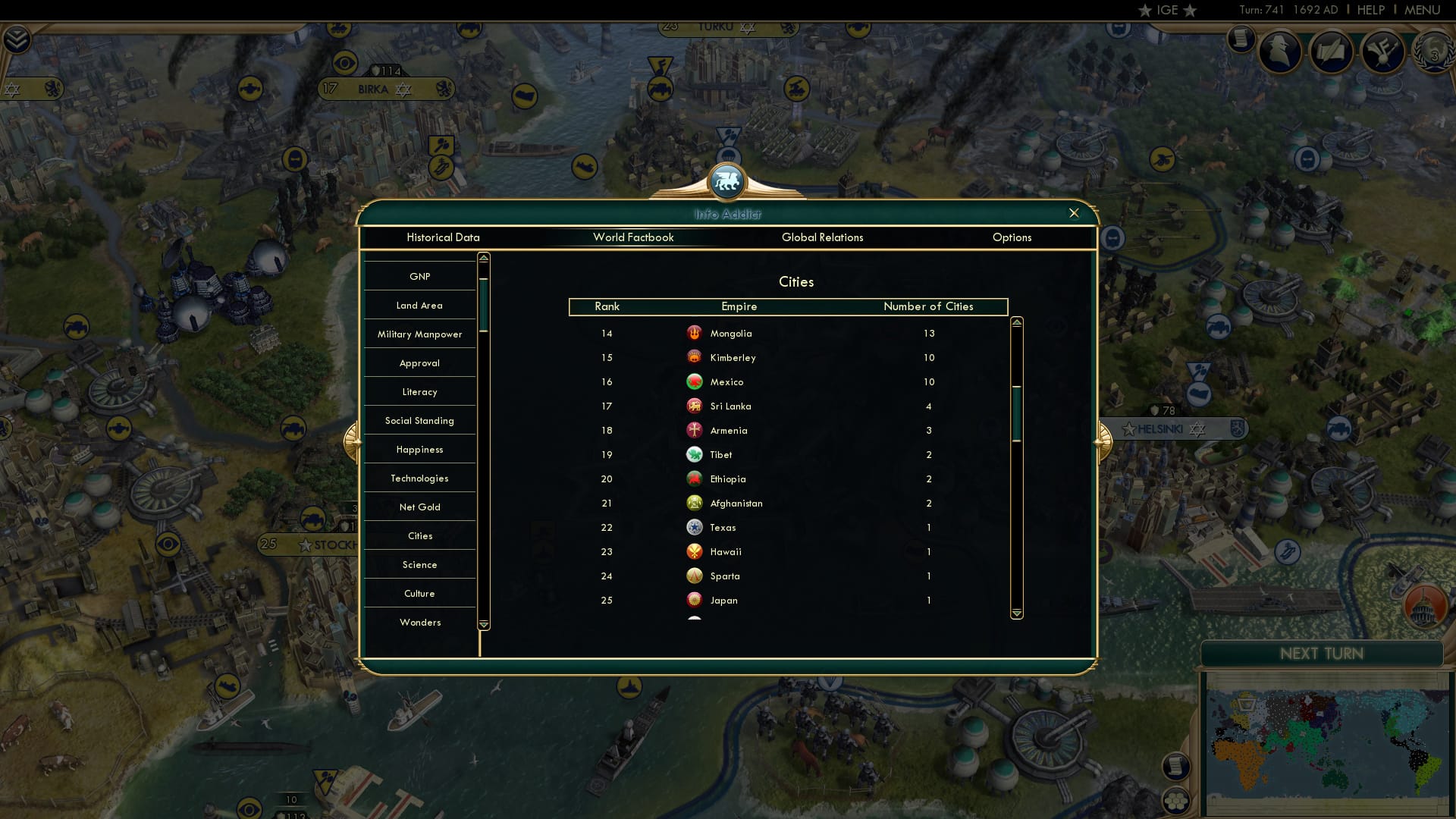Switch to the Historical Data tab

(443, 237)
